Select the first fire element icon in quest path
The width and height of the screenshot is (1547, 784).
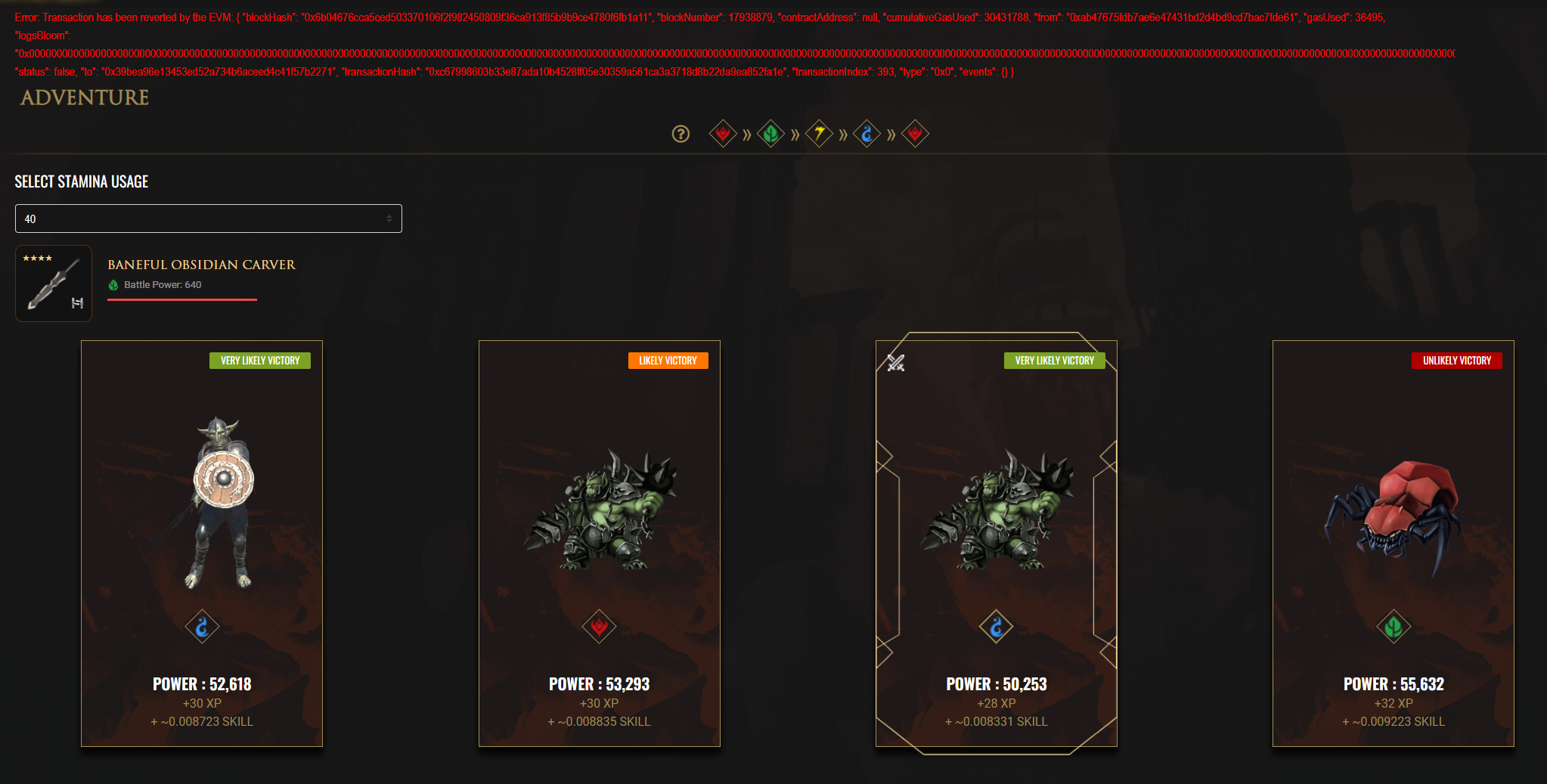point(723,133)
